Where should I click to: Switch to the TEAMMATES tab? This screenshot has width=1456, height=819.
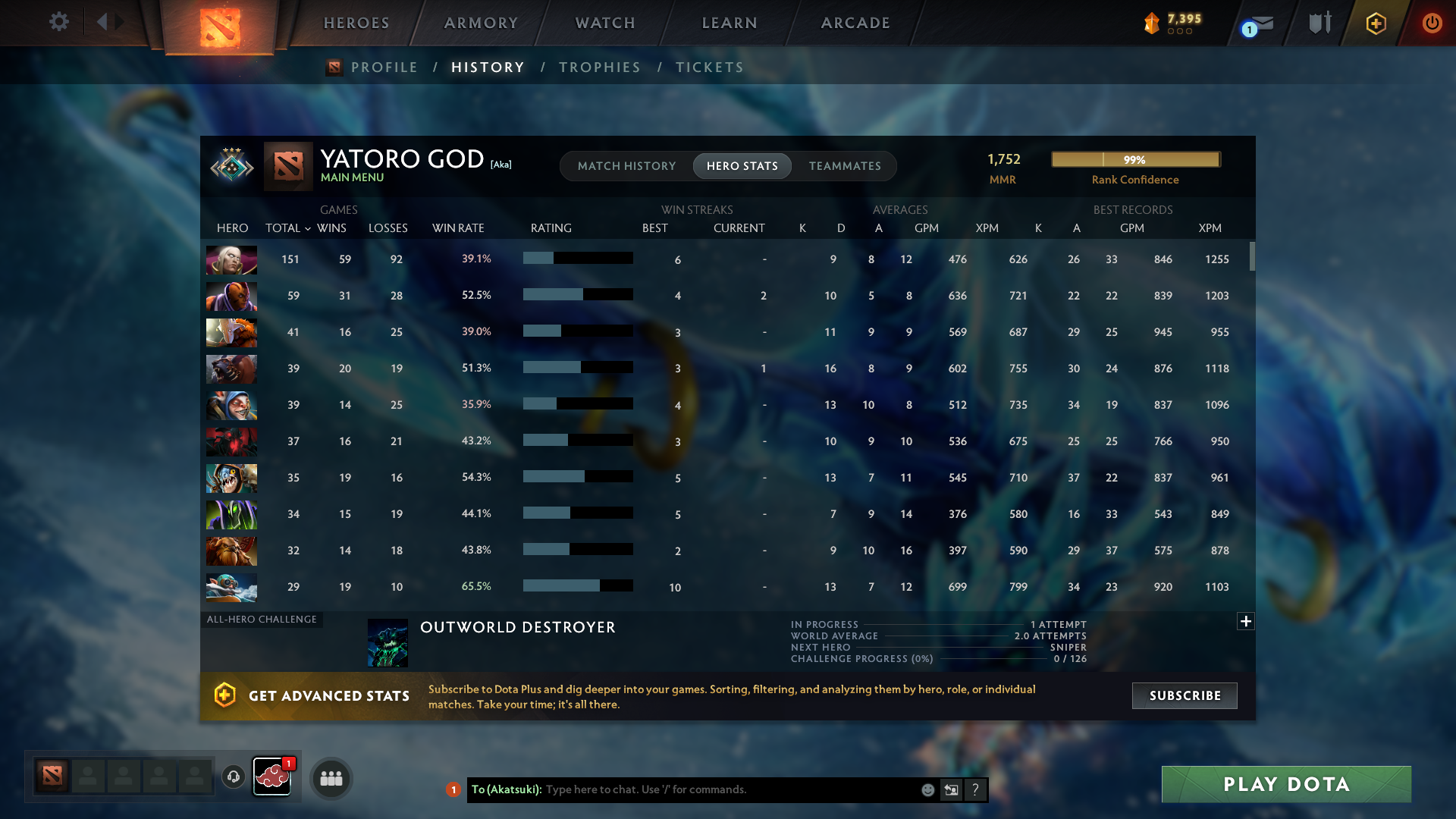coord(845,165)
